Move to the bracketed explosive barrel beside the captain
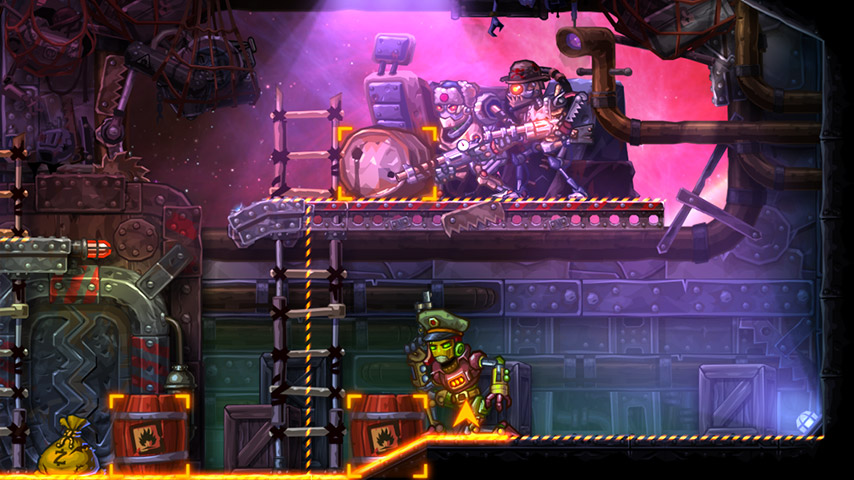 [x=385, y=431]
